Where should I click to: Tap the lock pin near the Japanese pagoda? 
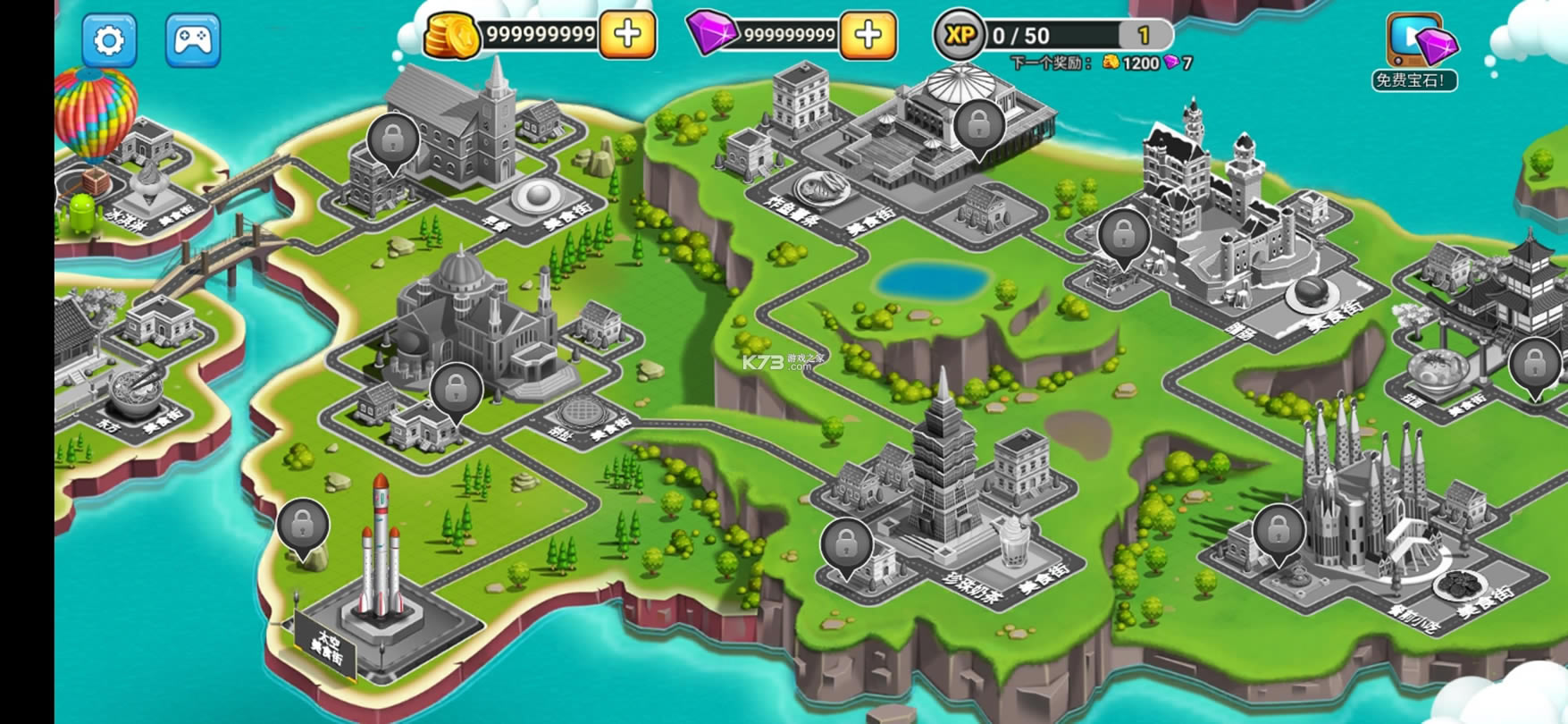coord(1534,365)
